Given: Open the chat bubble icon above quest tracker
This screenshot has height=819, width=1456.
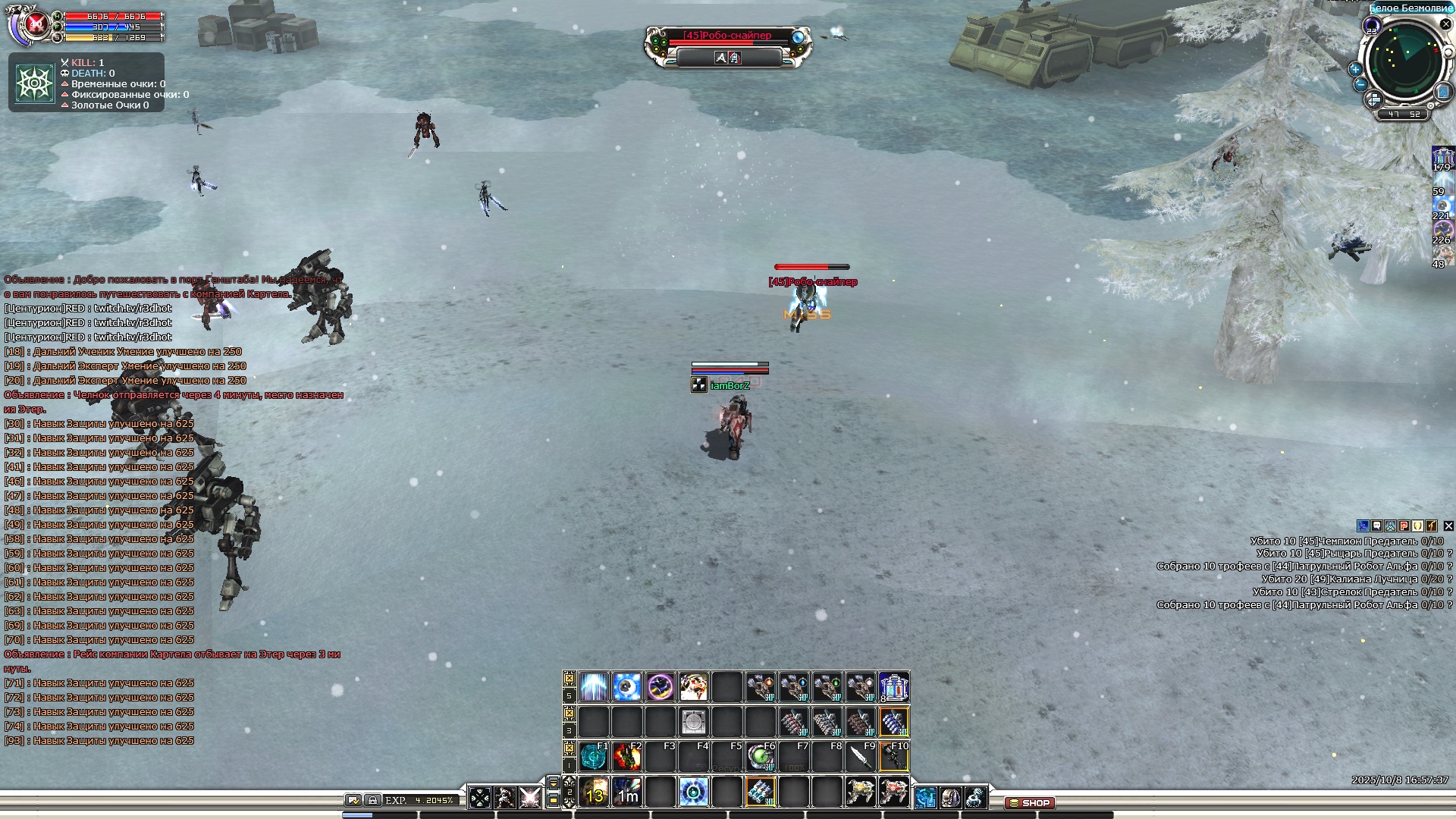Looking at the screenshot, I should coord(1377,526).
